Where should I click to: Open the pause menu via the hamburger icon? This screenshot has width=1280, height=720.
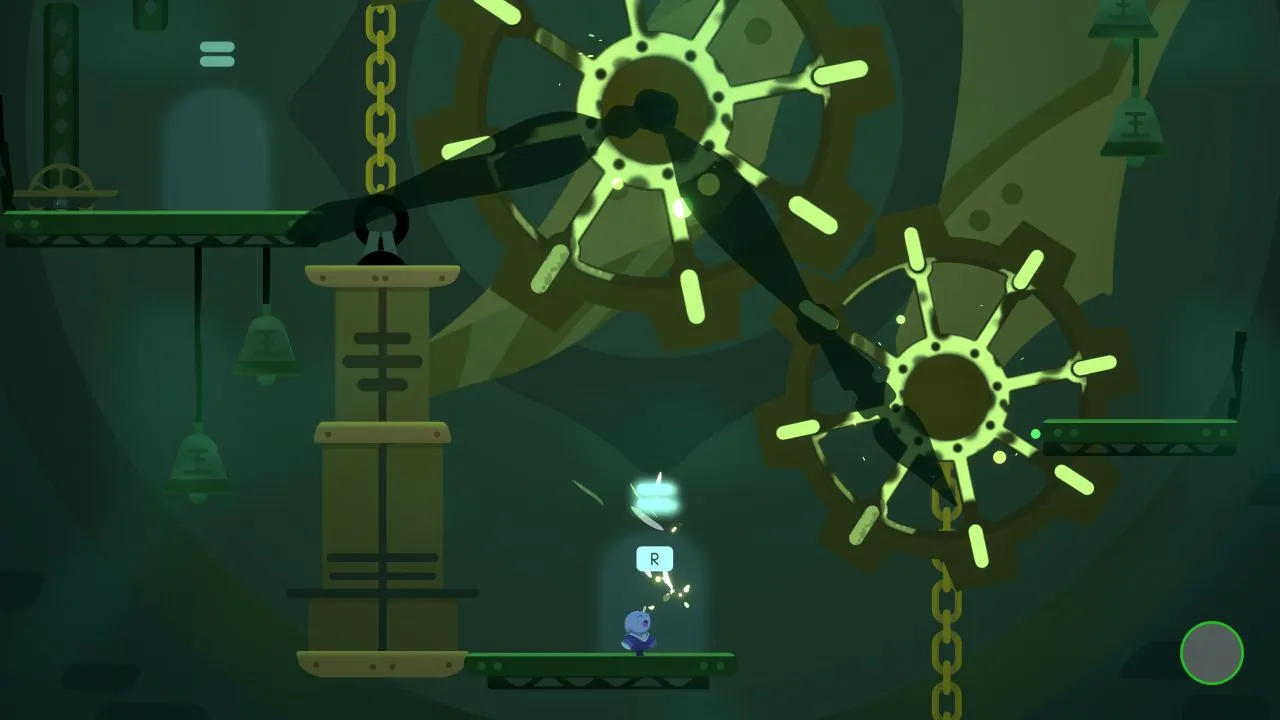[217, 54]
